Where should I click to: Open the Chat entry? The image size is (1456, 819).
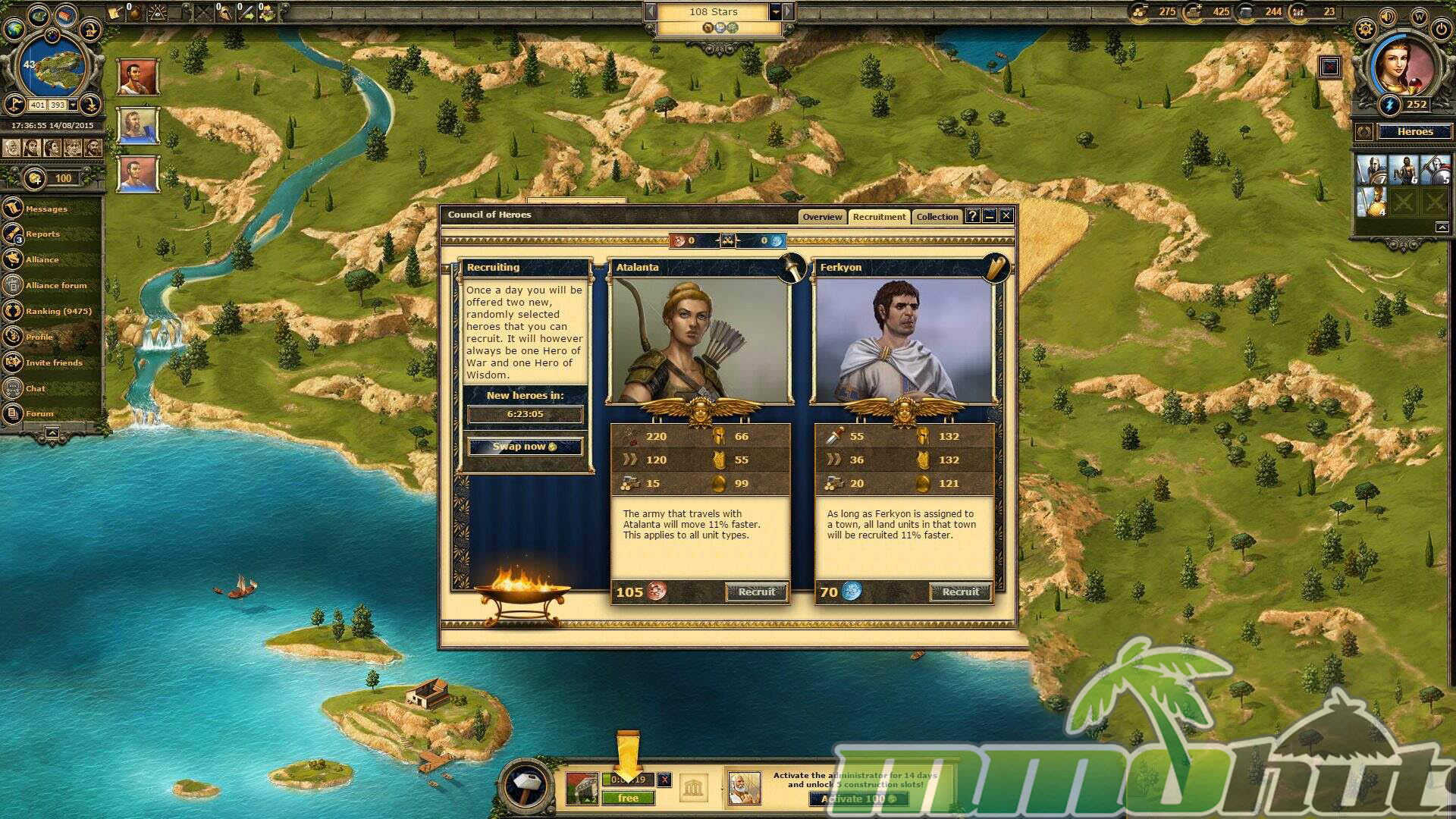[x=36, y=389]
